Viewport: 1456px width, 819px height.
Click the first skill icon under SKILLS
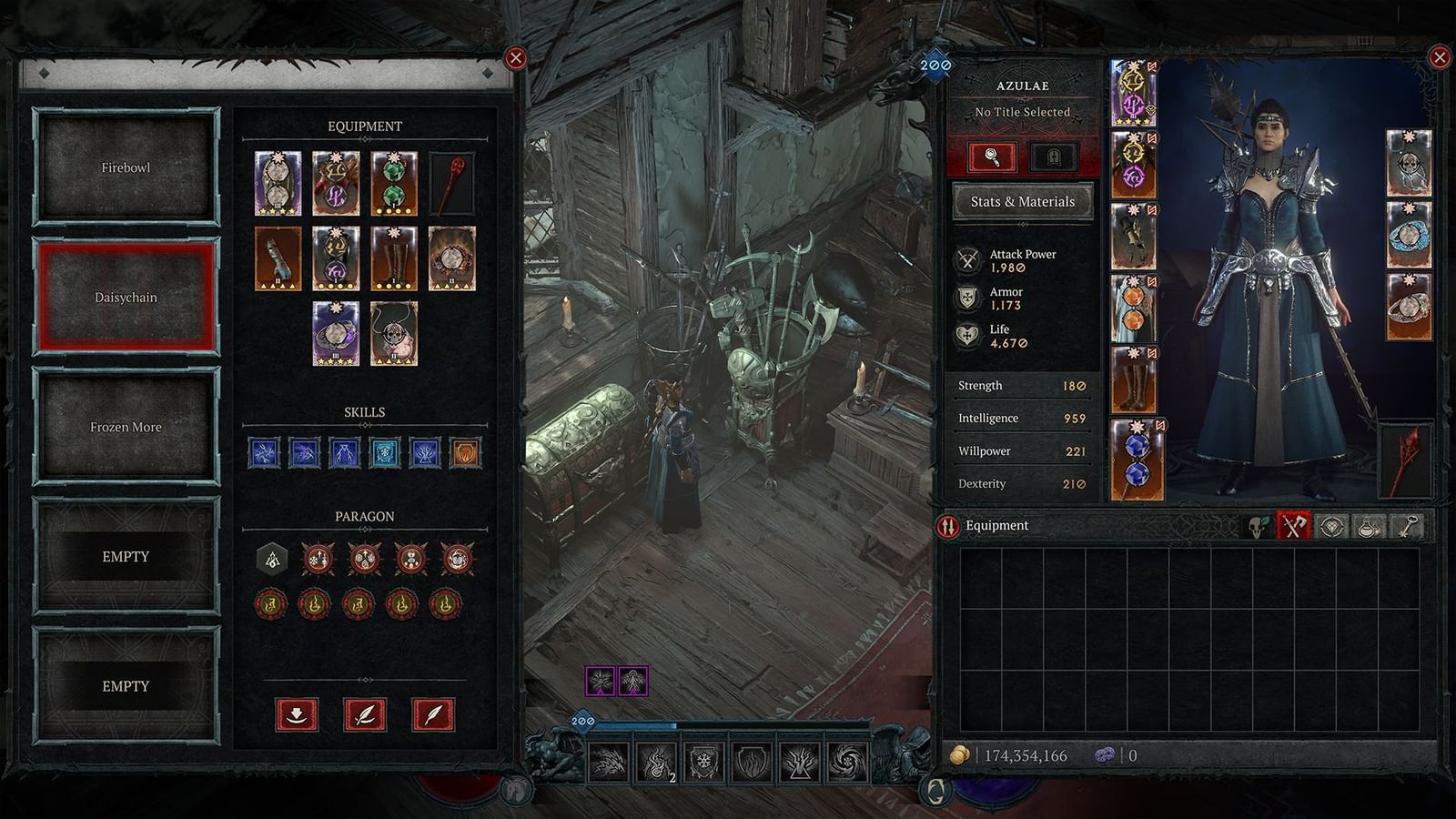point(267,453)
